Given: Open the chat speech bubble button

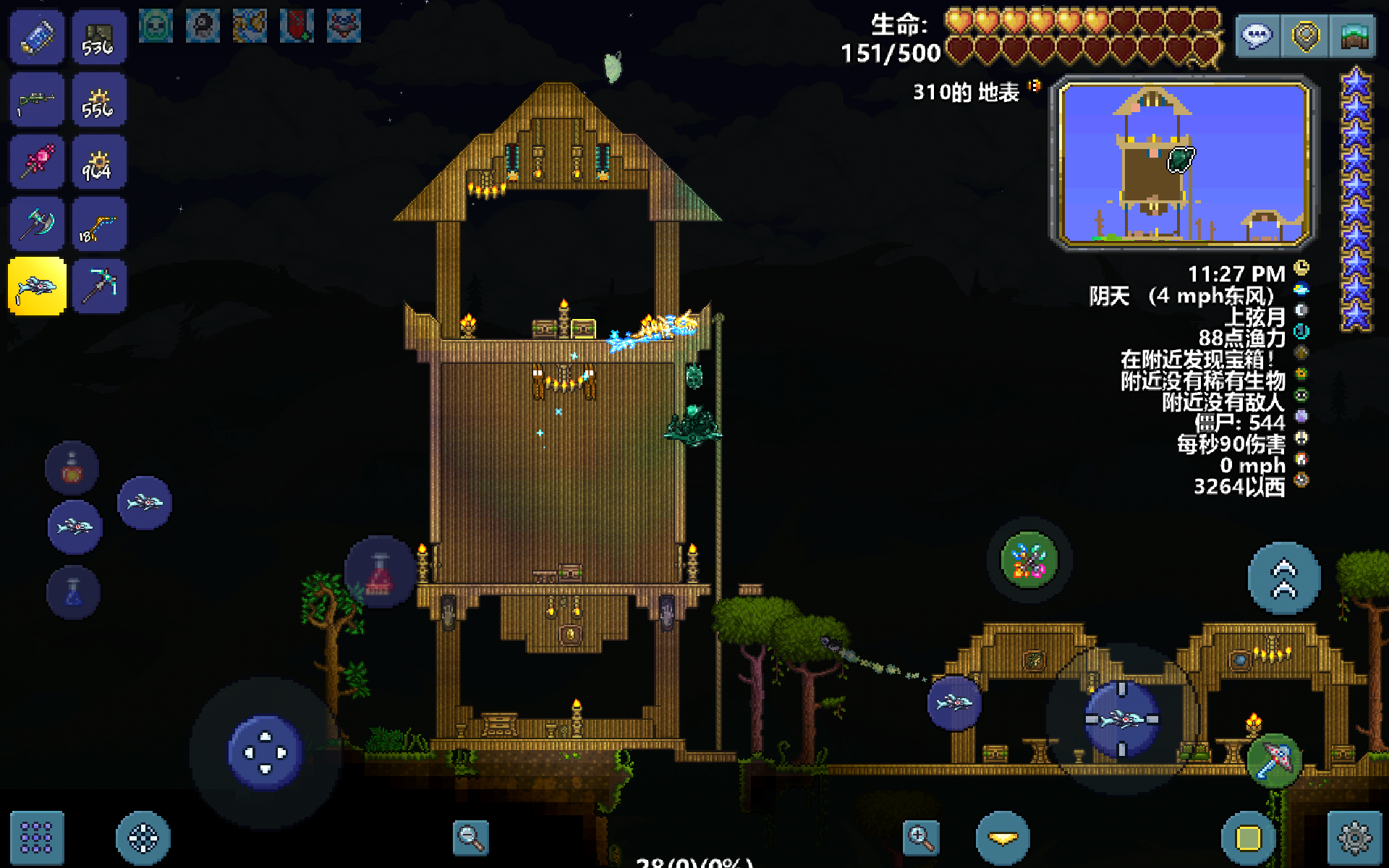Looking at the screenshot, I should coord(1257,35).
